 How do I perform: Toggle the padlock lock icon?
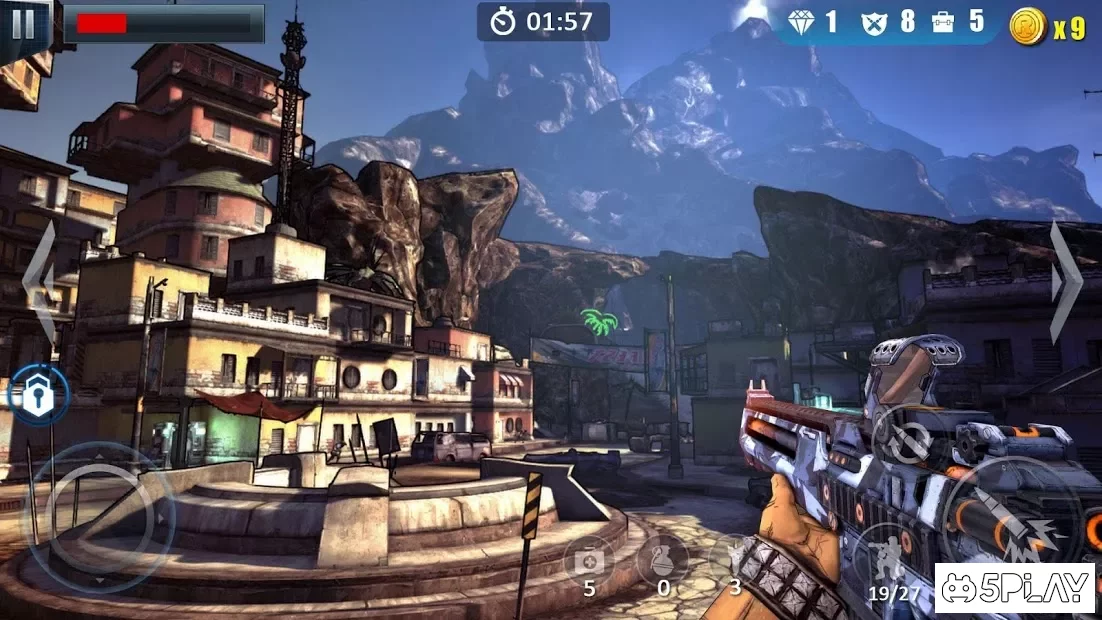tap(39, 395)
